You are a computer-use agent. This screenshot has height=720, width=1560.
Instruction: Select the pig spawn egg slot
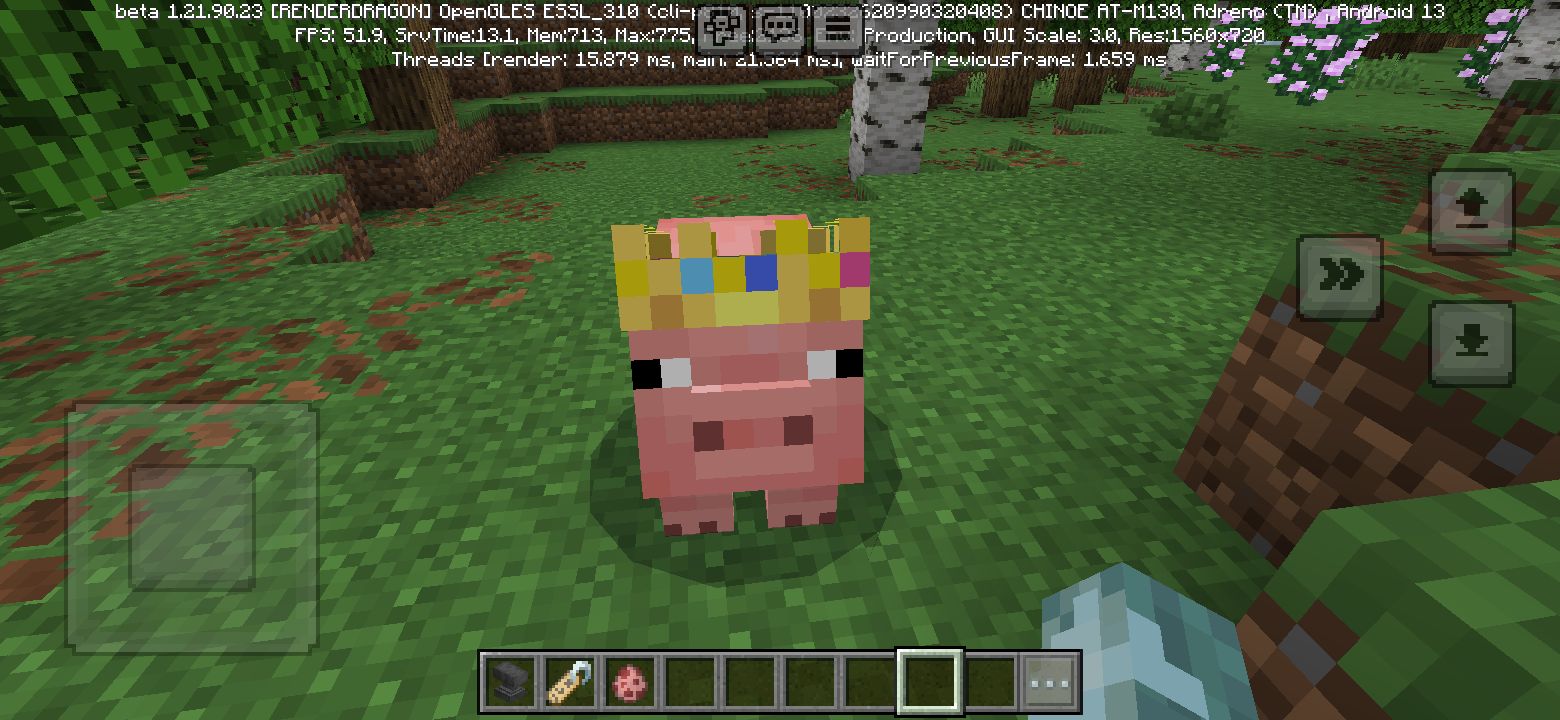coord(631,682)
